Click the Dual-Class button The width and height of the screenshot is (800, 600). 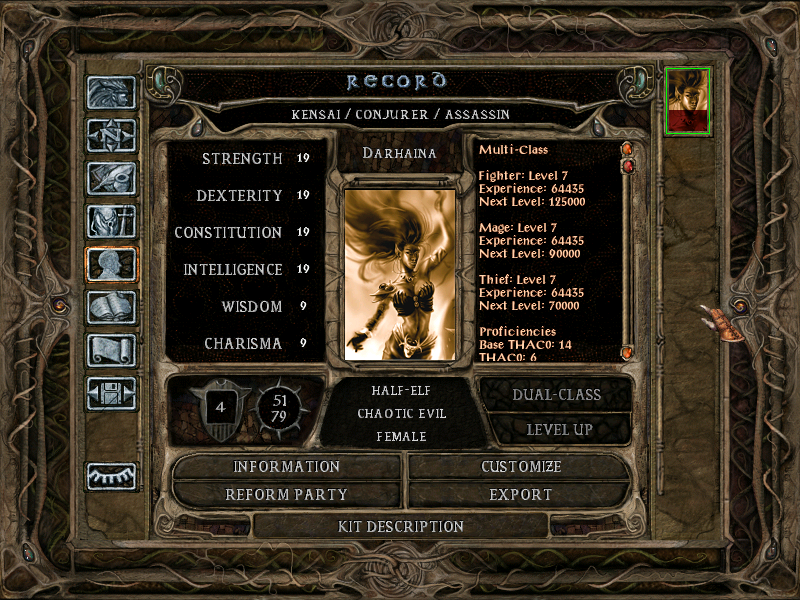click(x=556, y=394)
